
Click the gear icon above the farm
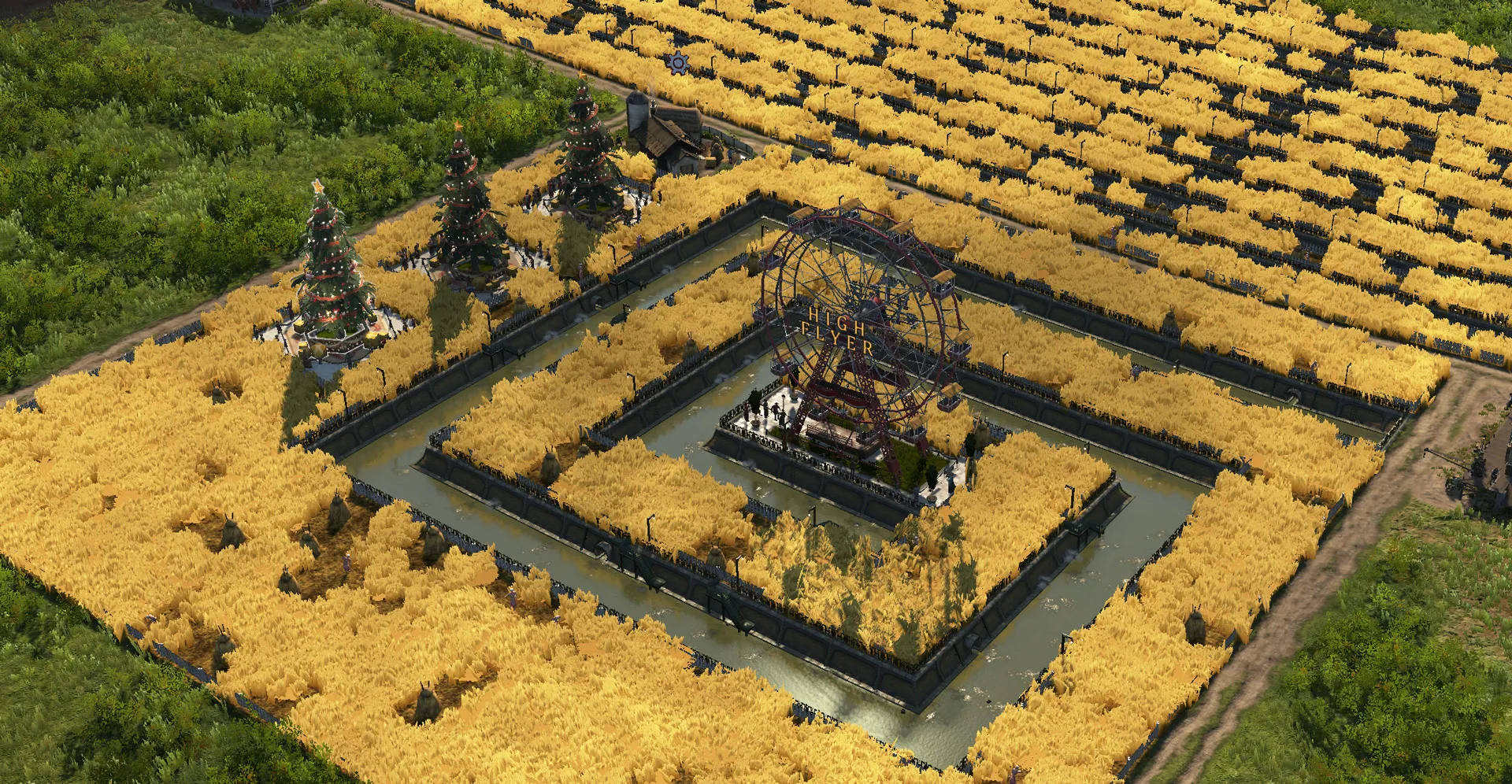(x=676, y=62)
